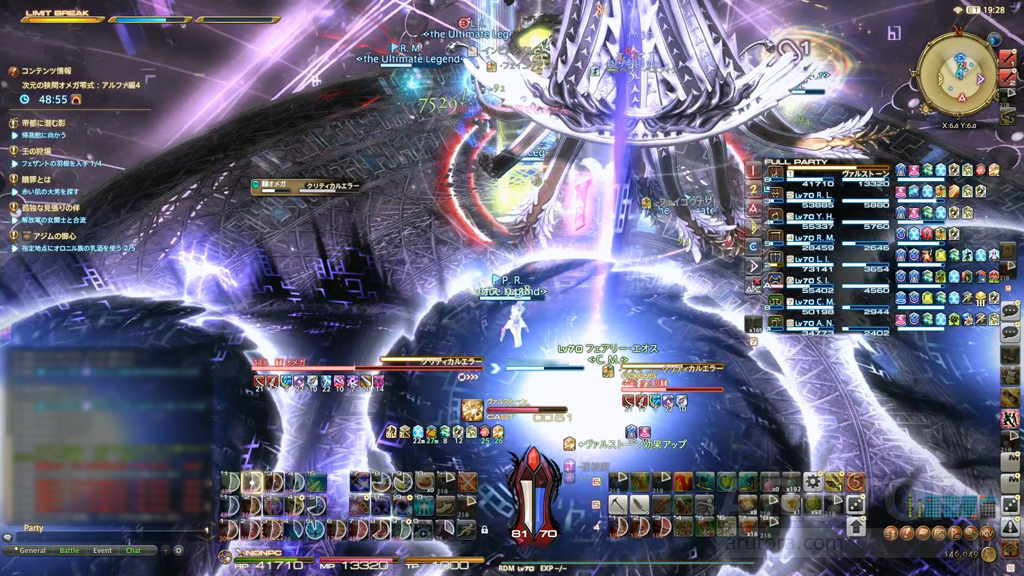This screenshot has width=1024, height=576.
Task: Switch to the General chat tab
Action: (33, 550)
